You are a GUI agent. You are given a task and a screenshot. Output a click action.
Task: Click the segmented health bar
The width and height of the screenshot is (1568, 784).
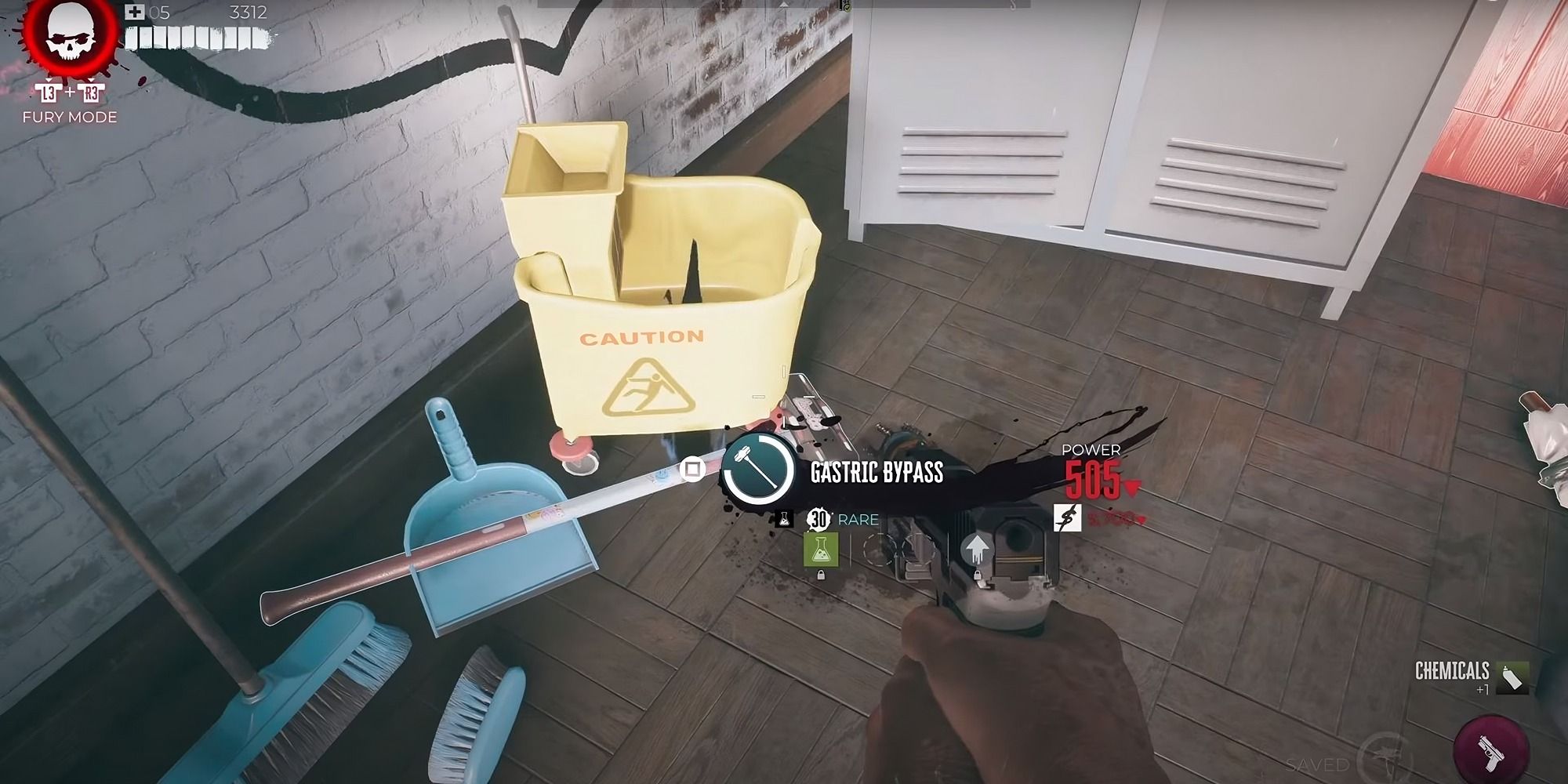(x=196, y=38)
